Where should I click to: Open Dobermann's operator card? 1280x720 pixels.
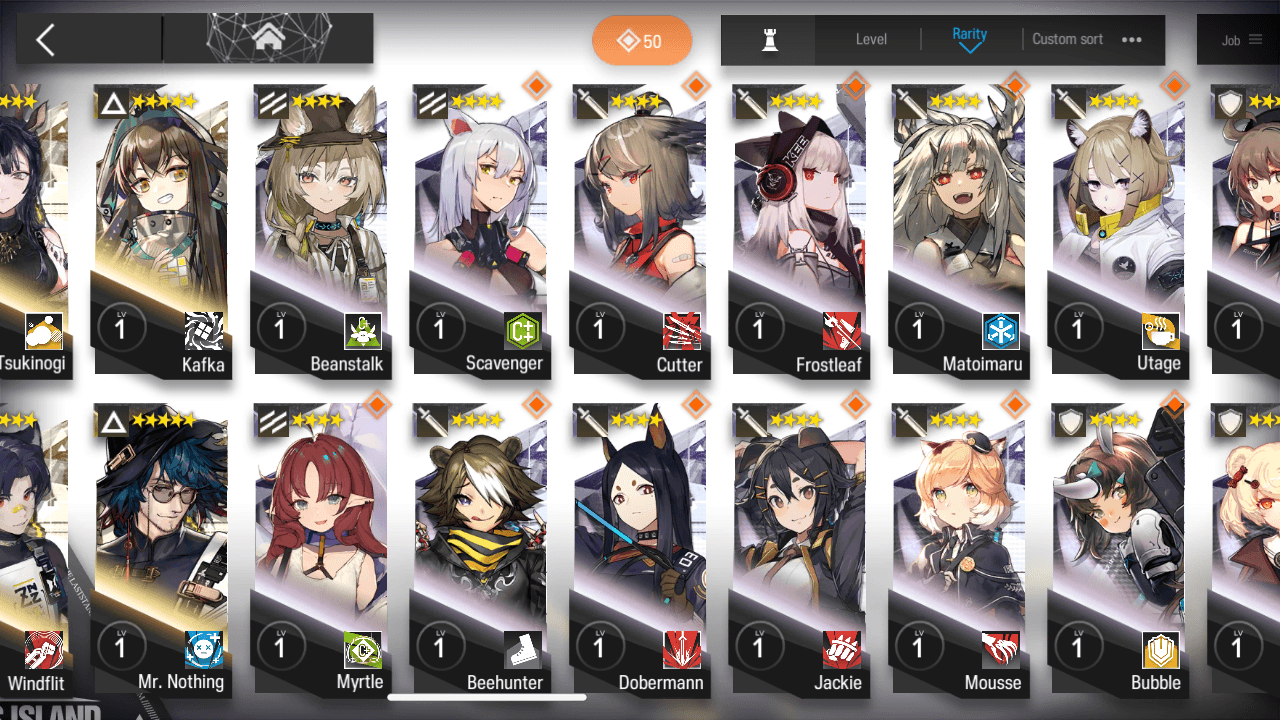pos(640,548)
